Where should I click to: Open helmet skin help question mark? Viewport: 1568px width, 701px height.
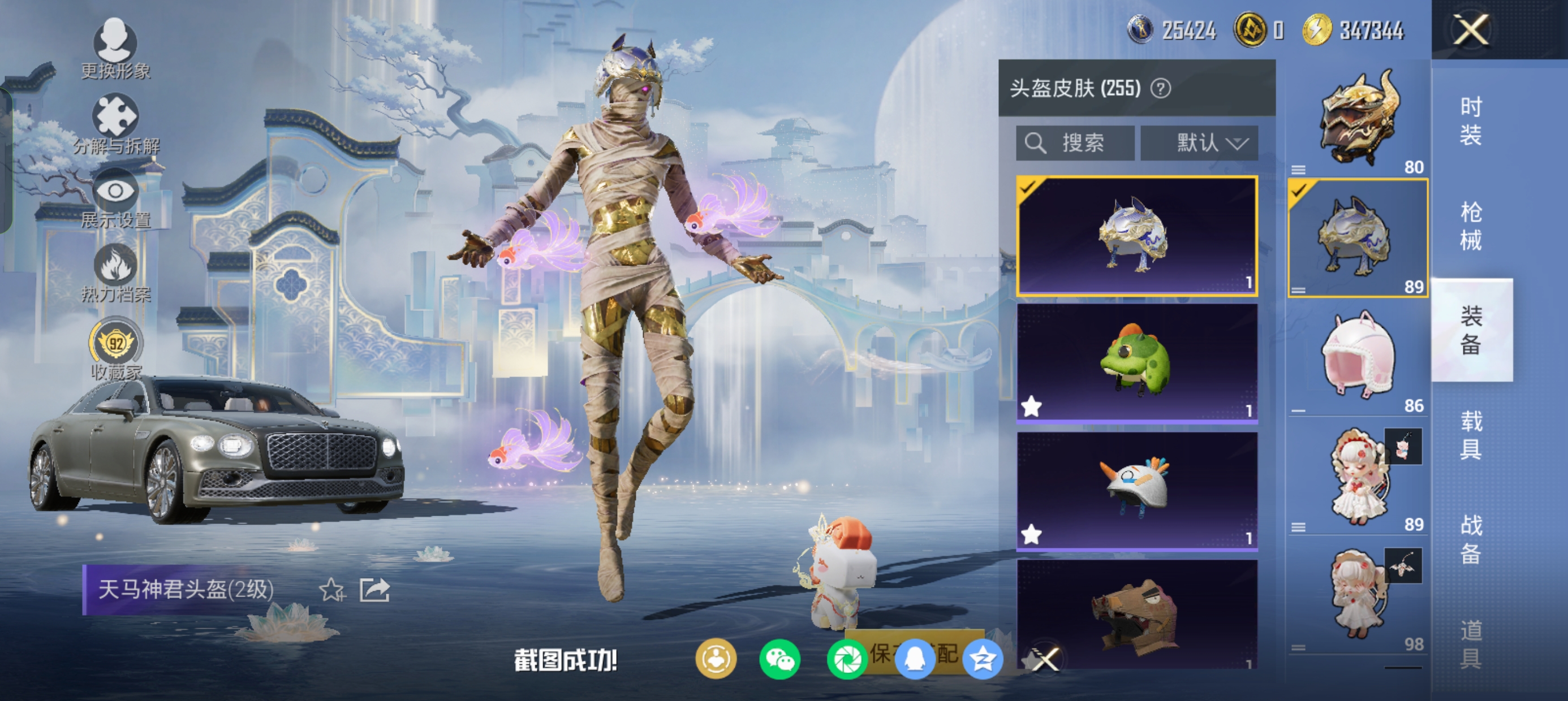(1161, 89)
